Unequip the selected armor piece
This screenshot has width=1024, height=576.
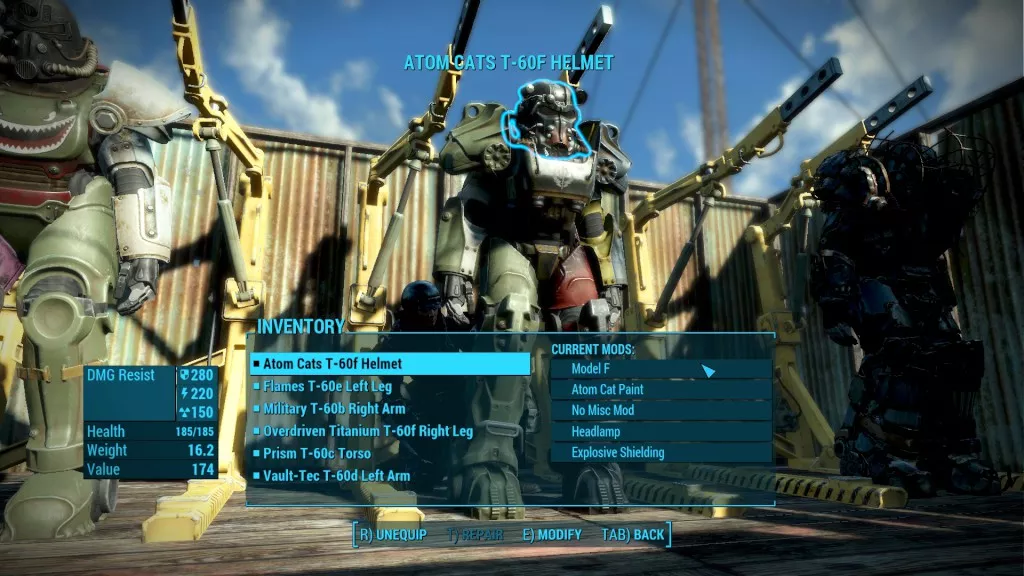(392, 535)
